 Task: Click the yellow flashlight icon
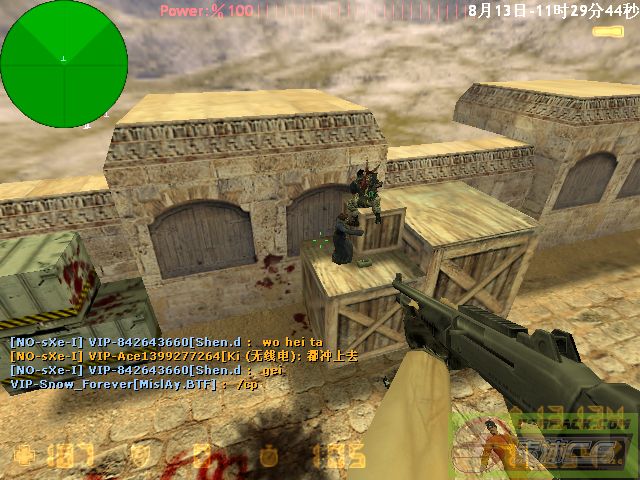607,32
